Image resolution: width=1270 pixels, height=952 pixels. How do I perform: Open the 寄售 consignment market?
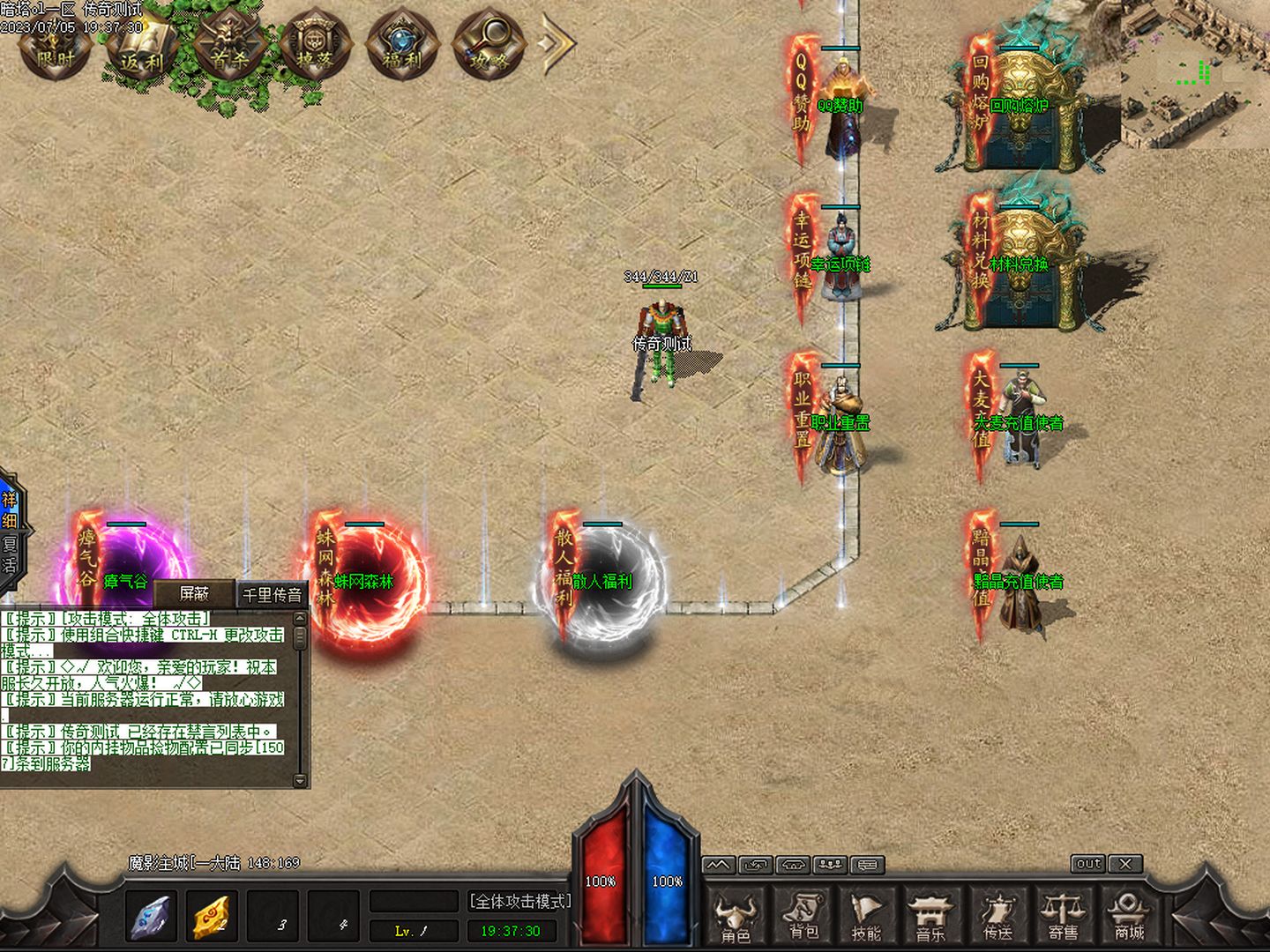coord(1063,919)
